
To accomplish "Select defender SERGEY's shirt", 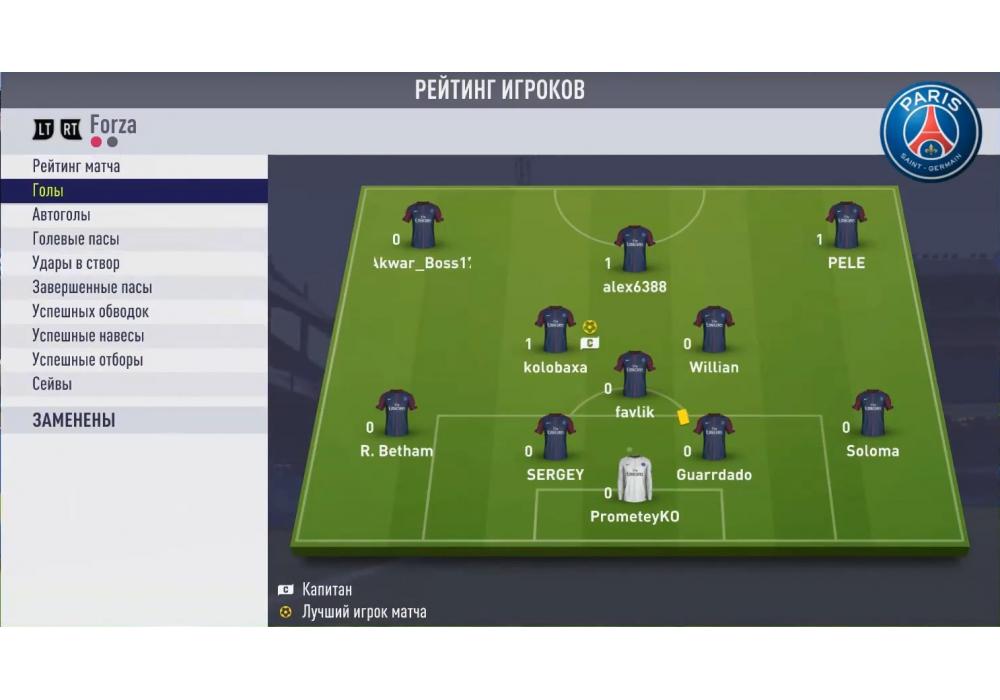I will pyautogui.click(x=555, y=438).
